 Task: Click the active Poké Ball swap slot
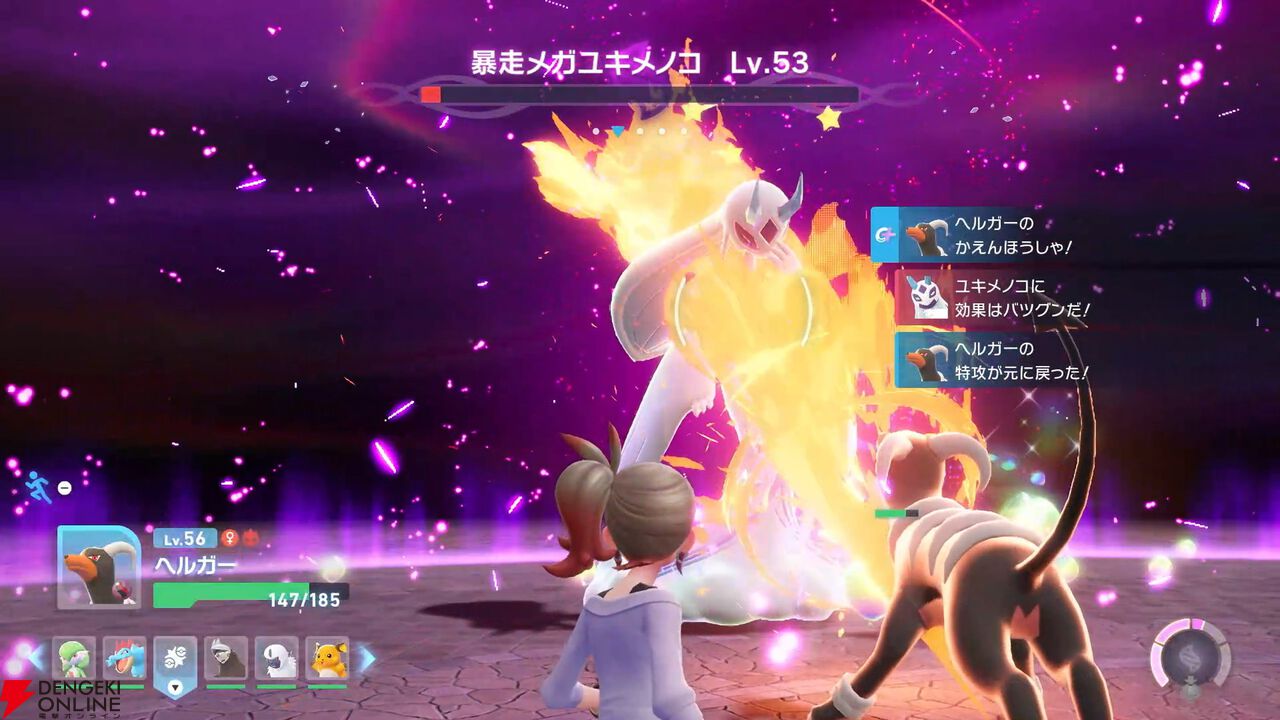point(175,663)
